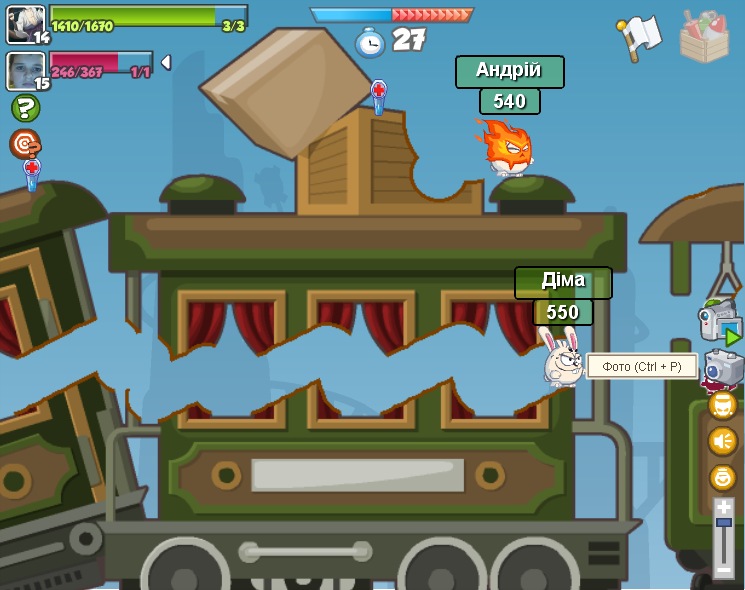Click the orange face button above the speaker

tap(723, 405)
